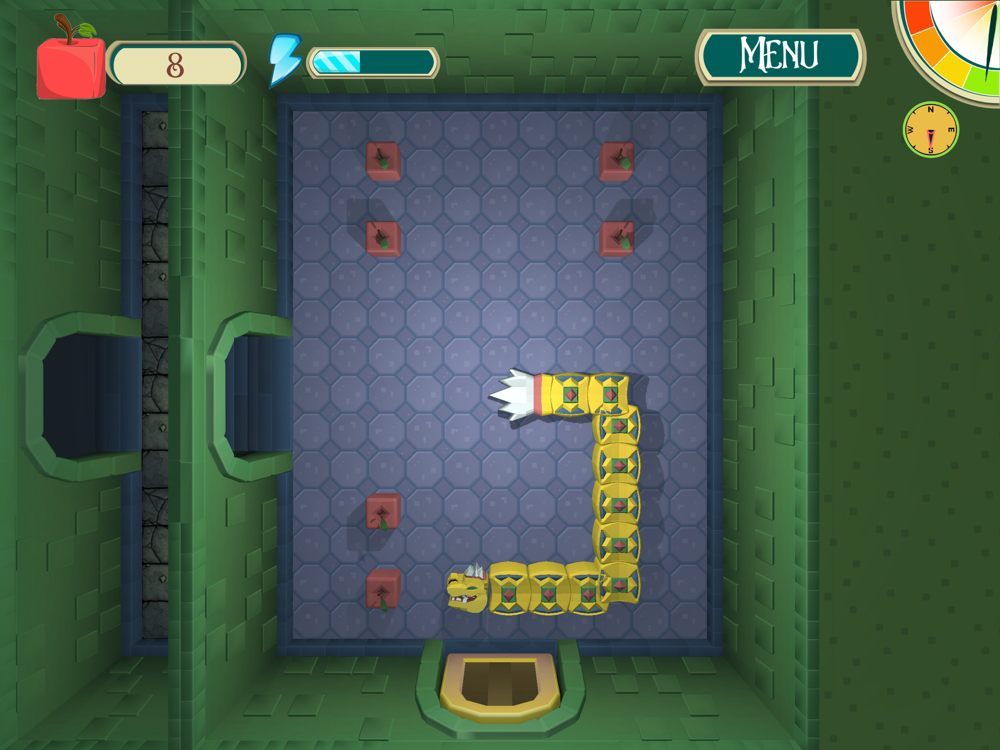Image resolution: width=1000 pixels, height=750 pixels.
Task: Open the Menu button
Action: pos(780,56)
